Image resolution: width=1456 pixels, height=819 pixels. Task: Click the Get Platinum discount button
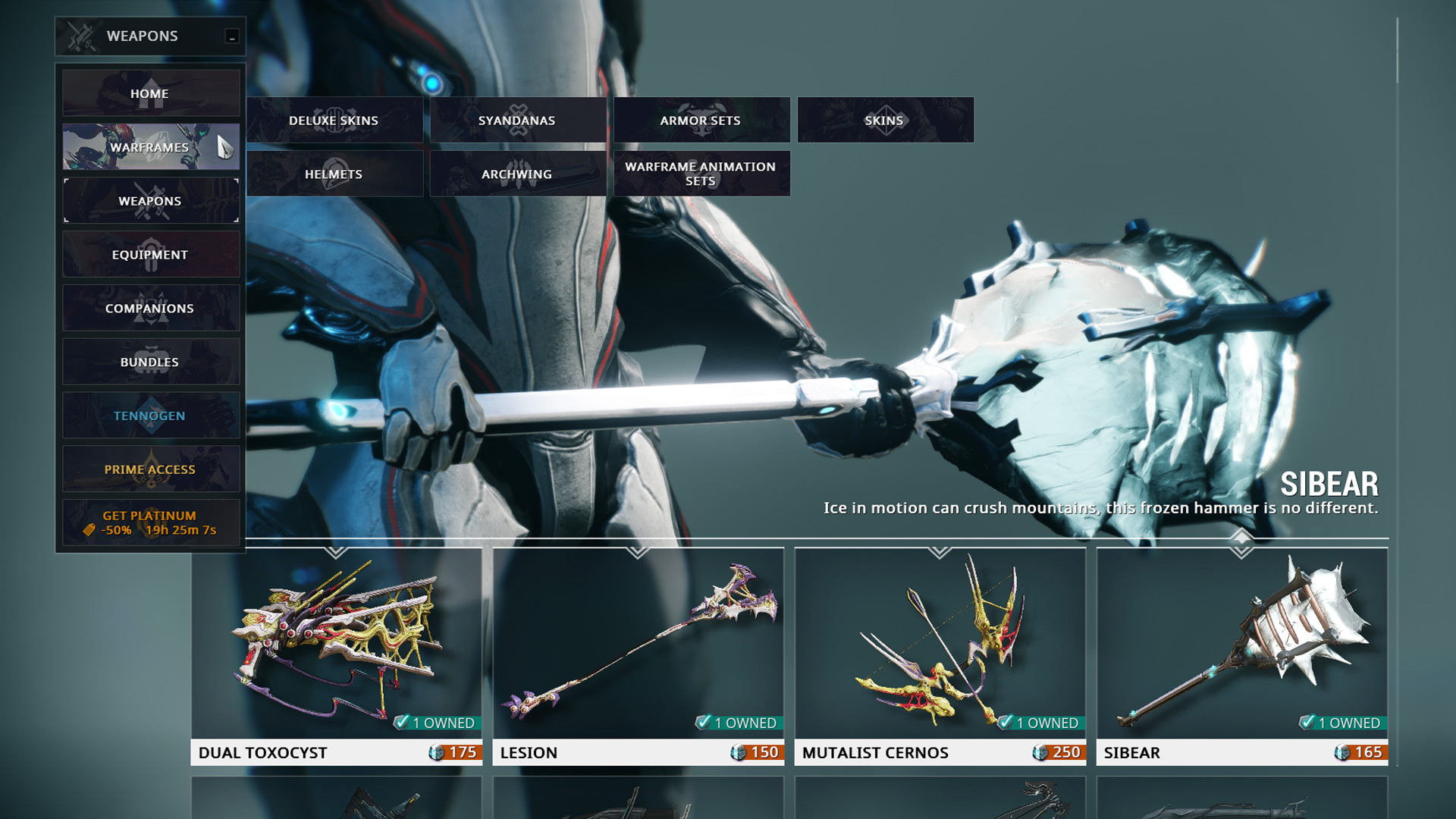pyautogui.click(x=150, y=522)
